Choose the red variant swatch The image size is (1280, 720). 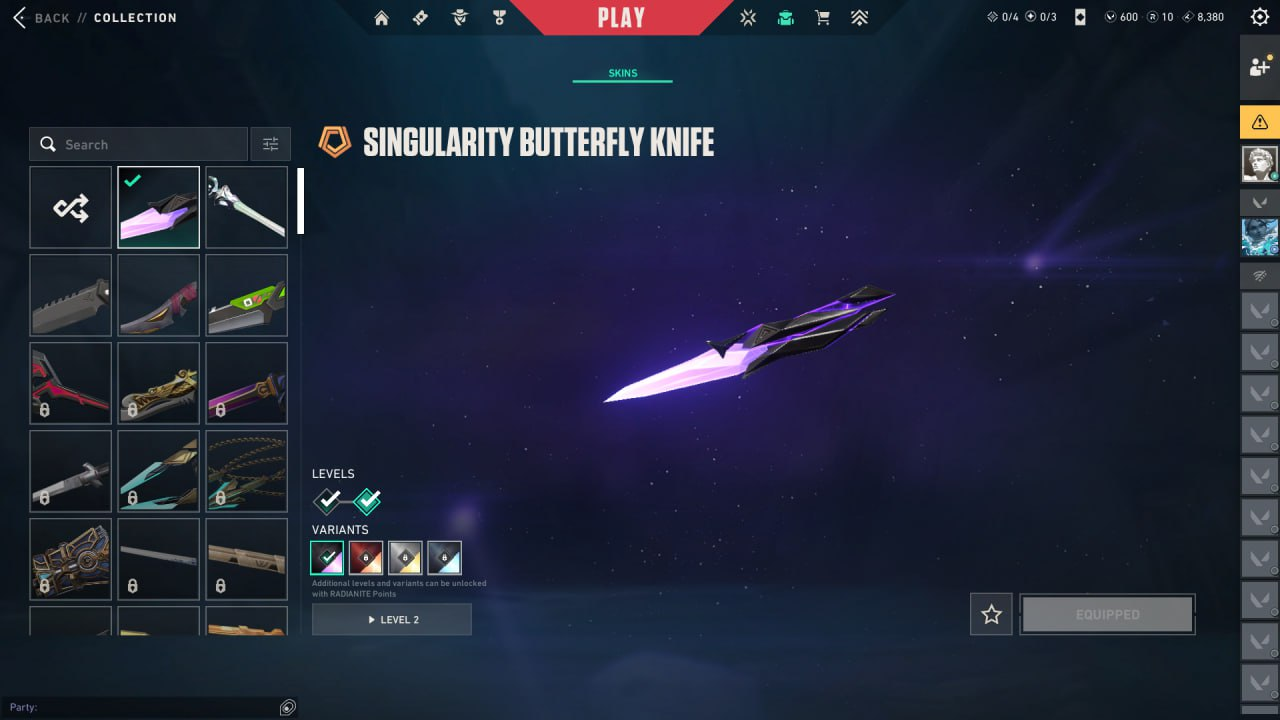[x=366, y=557]
